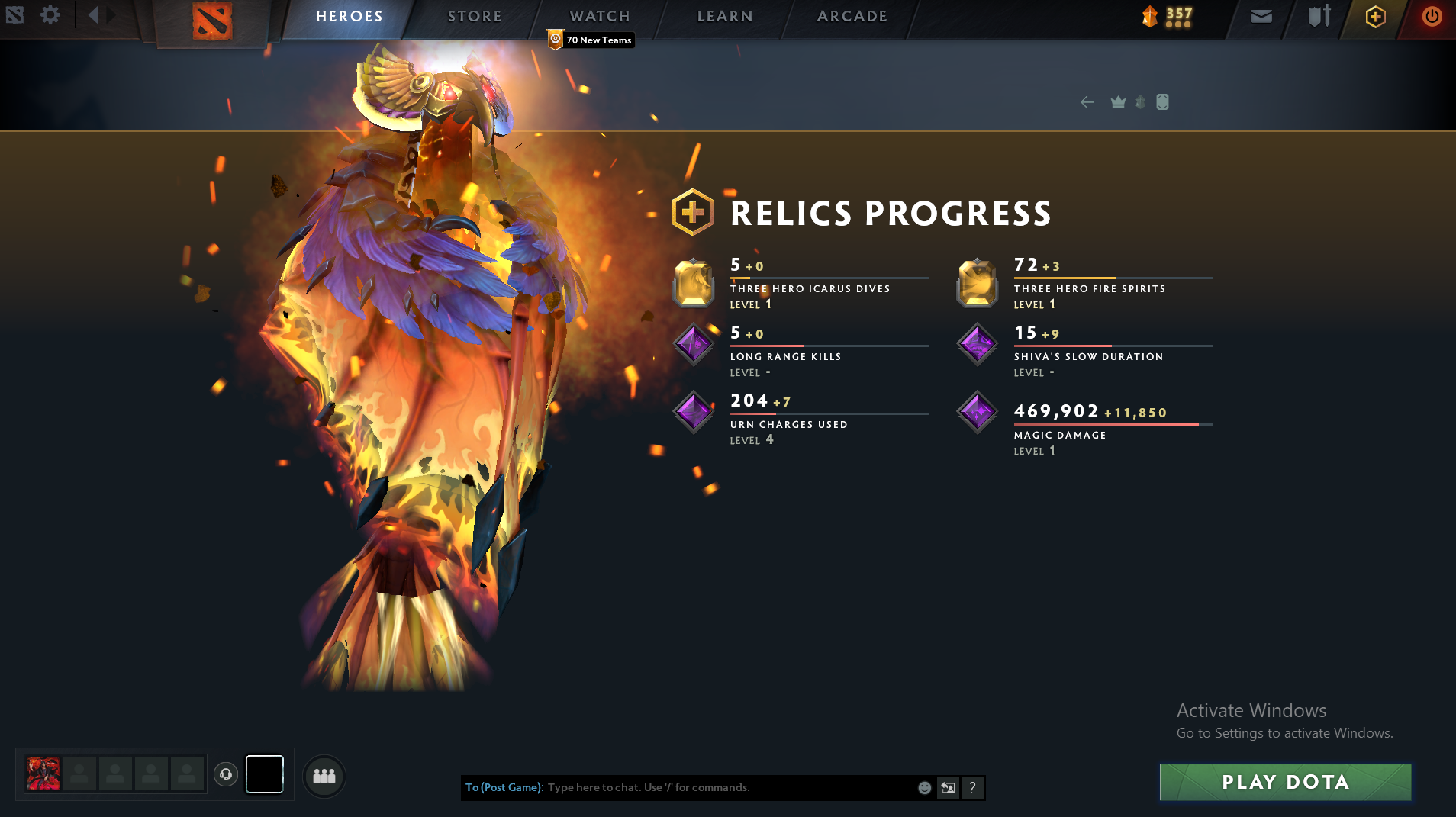Click the back arrow above Relics Progress
This screenshot has height=817, width=1456.
pos(1088,101)
